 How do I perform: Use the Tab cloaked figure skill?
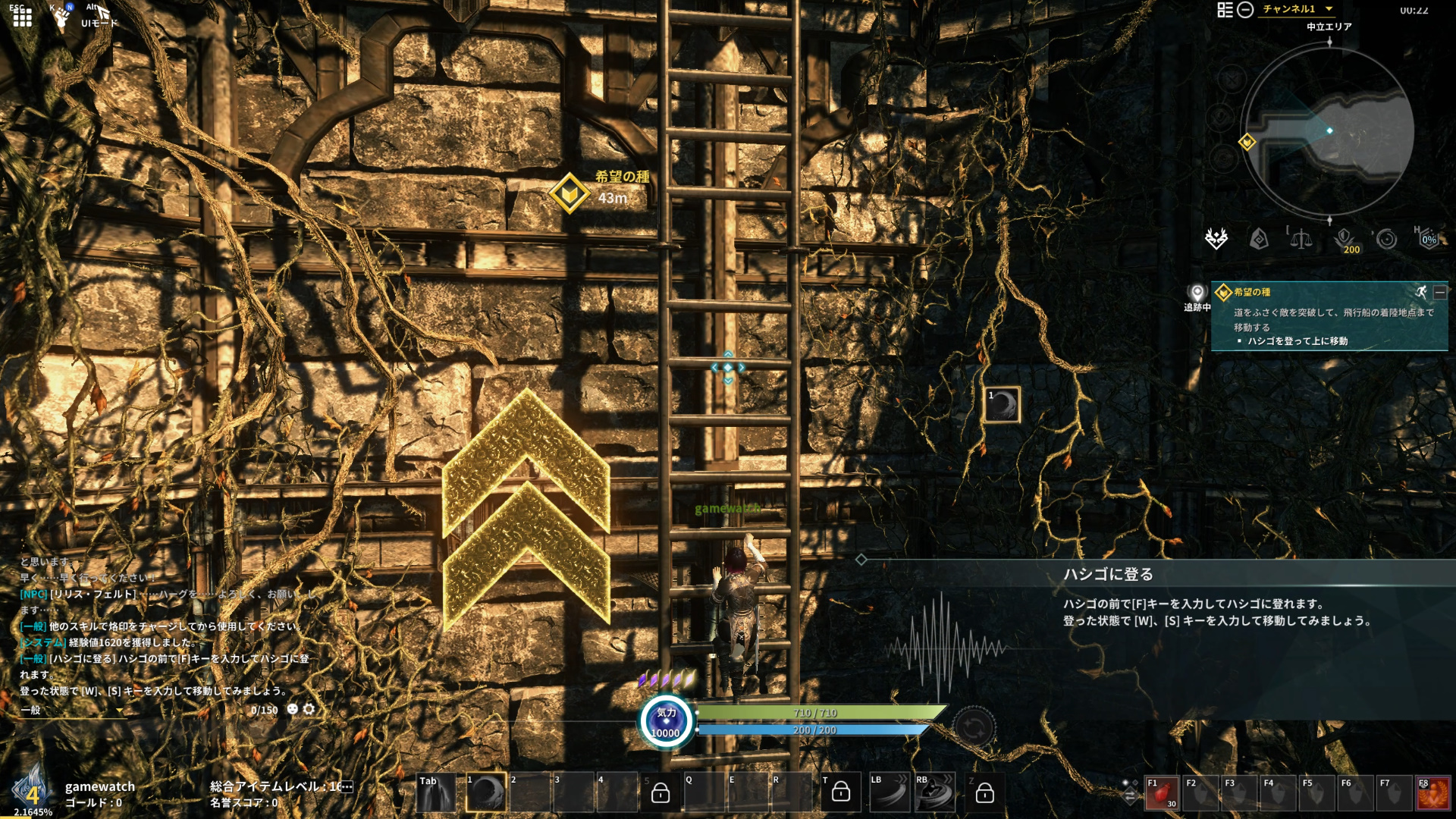click(436, 793)
